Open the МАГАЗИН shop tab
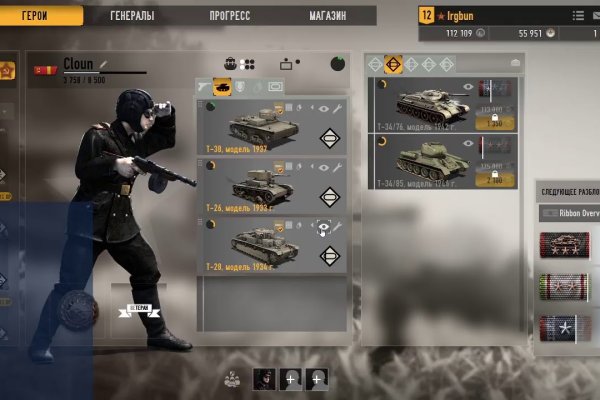 [x=327, y=16]
